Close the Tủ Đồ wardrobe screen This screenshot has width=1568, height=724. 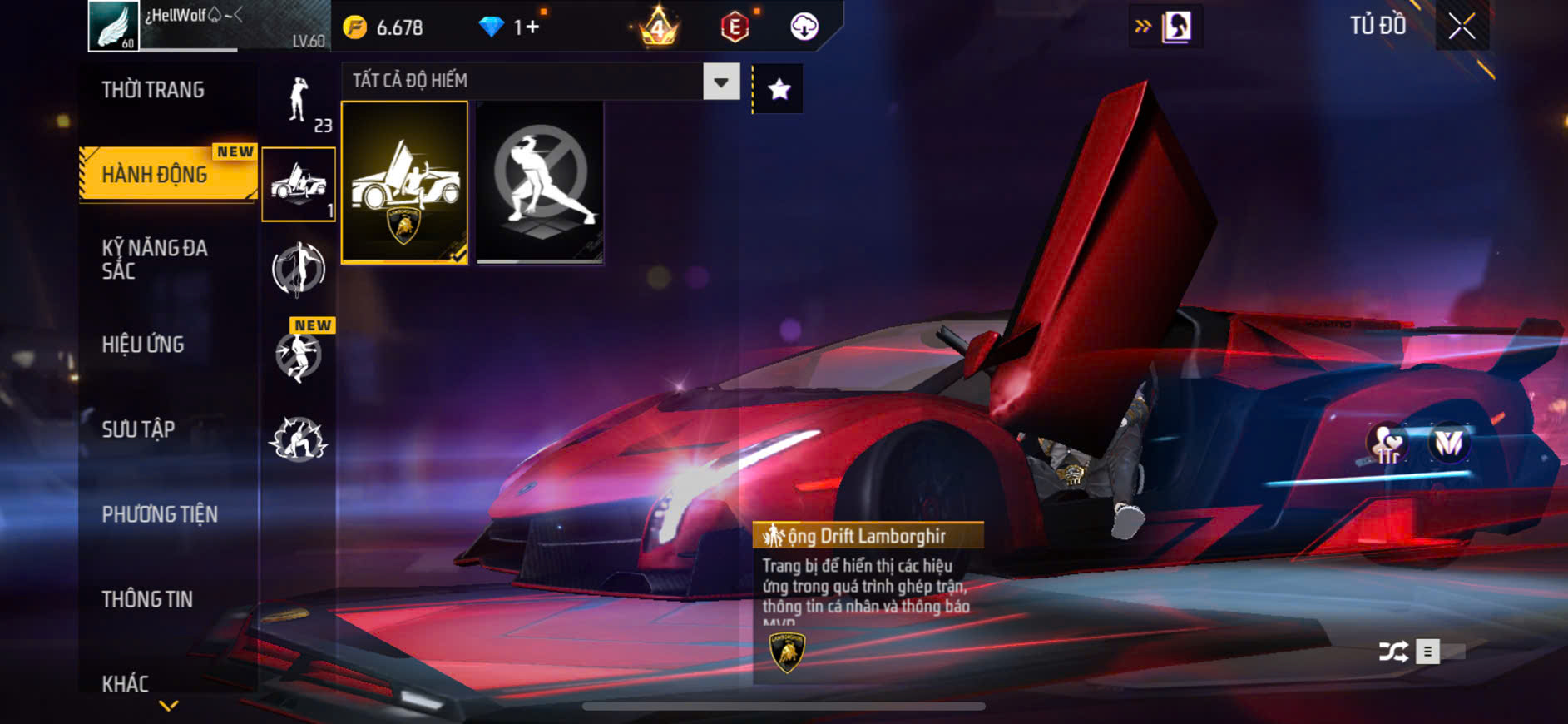[x=1462, y=27]
